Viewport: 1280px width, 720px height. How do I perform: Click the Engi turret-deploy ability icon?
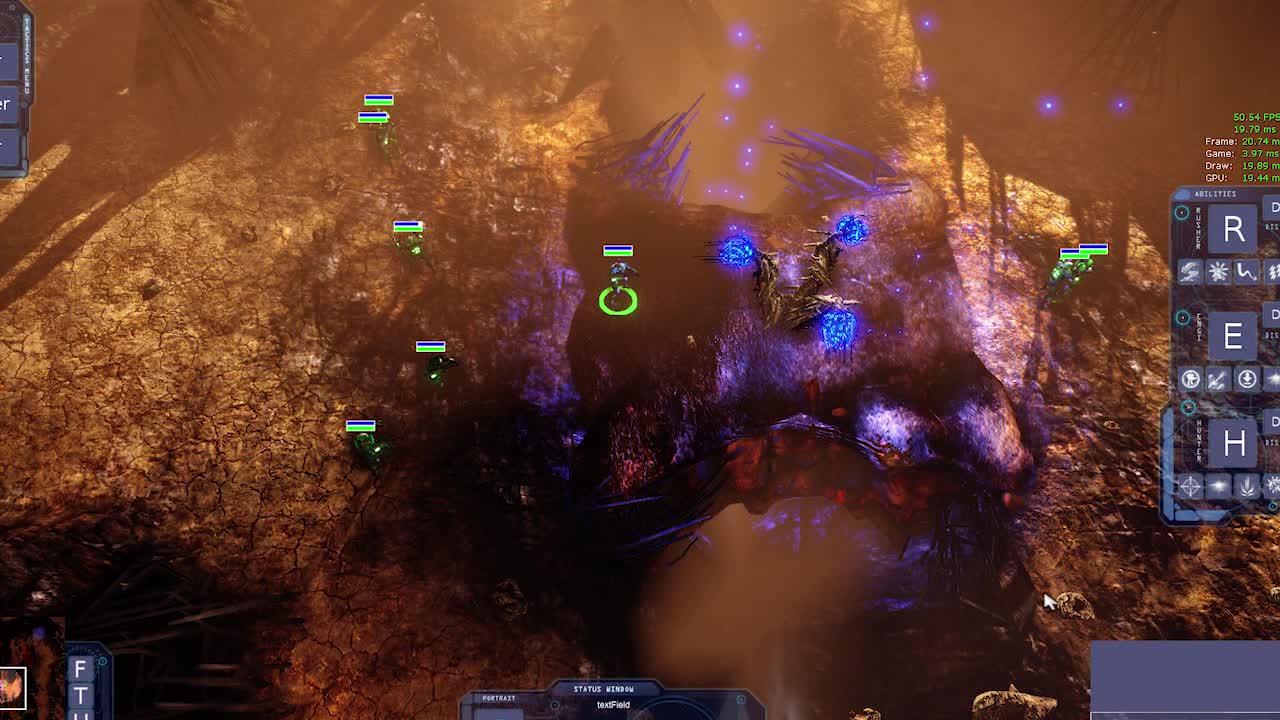coord(1188,377)
